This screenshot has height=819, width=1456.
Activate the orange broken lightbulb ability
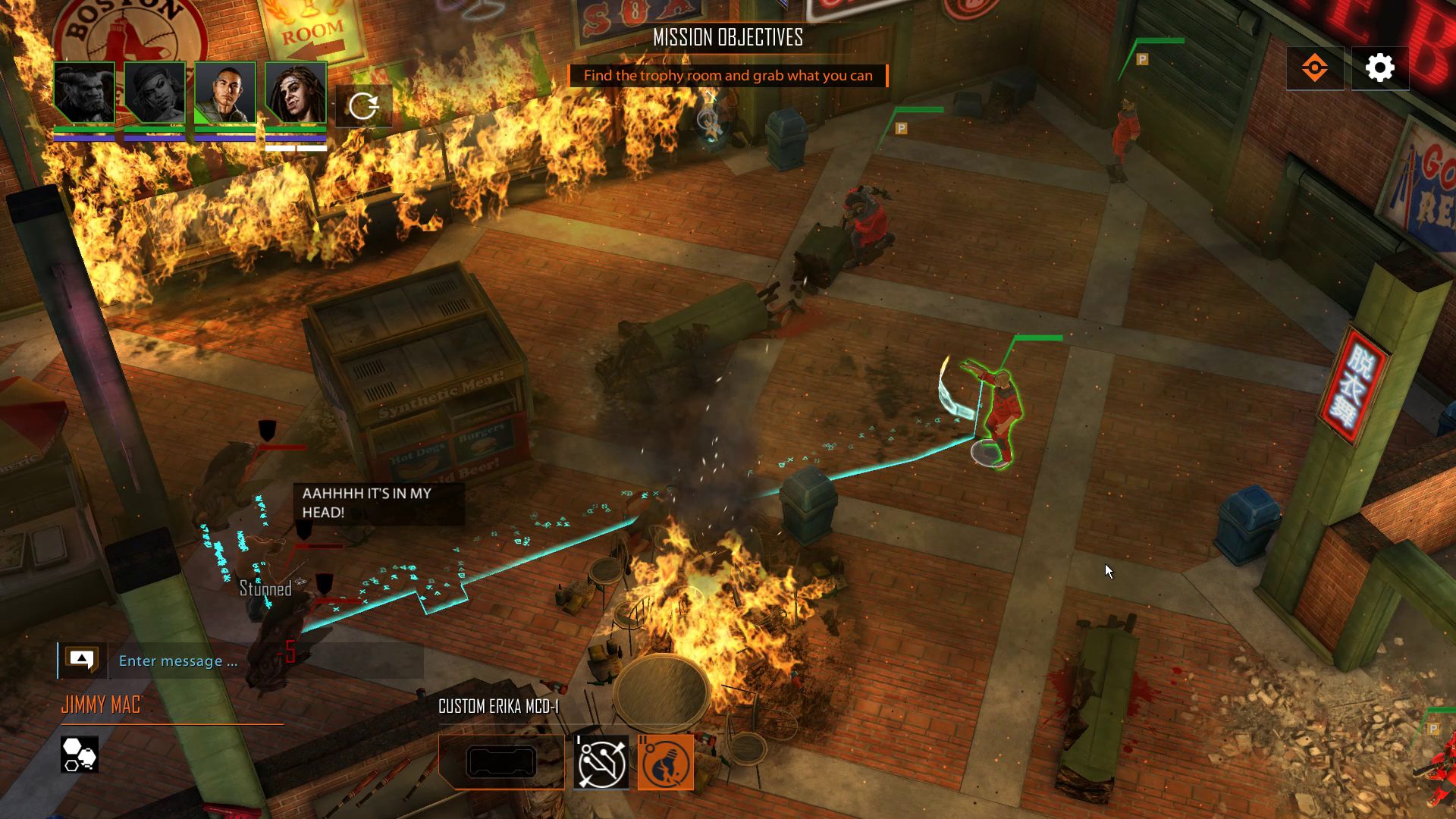[666, 762]
